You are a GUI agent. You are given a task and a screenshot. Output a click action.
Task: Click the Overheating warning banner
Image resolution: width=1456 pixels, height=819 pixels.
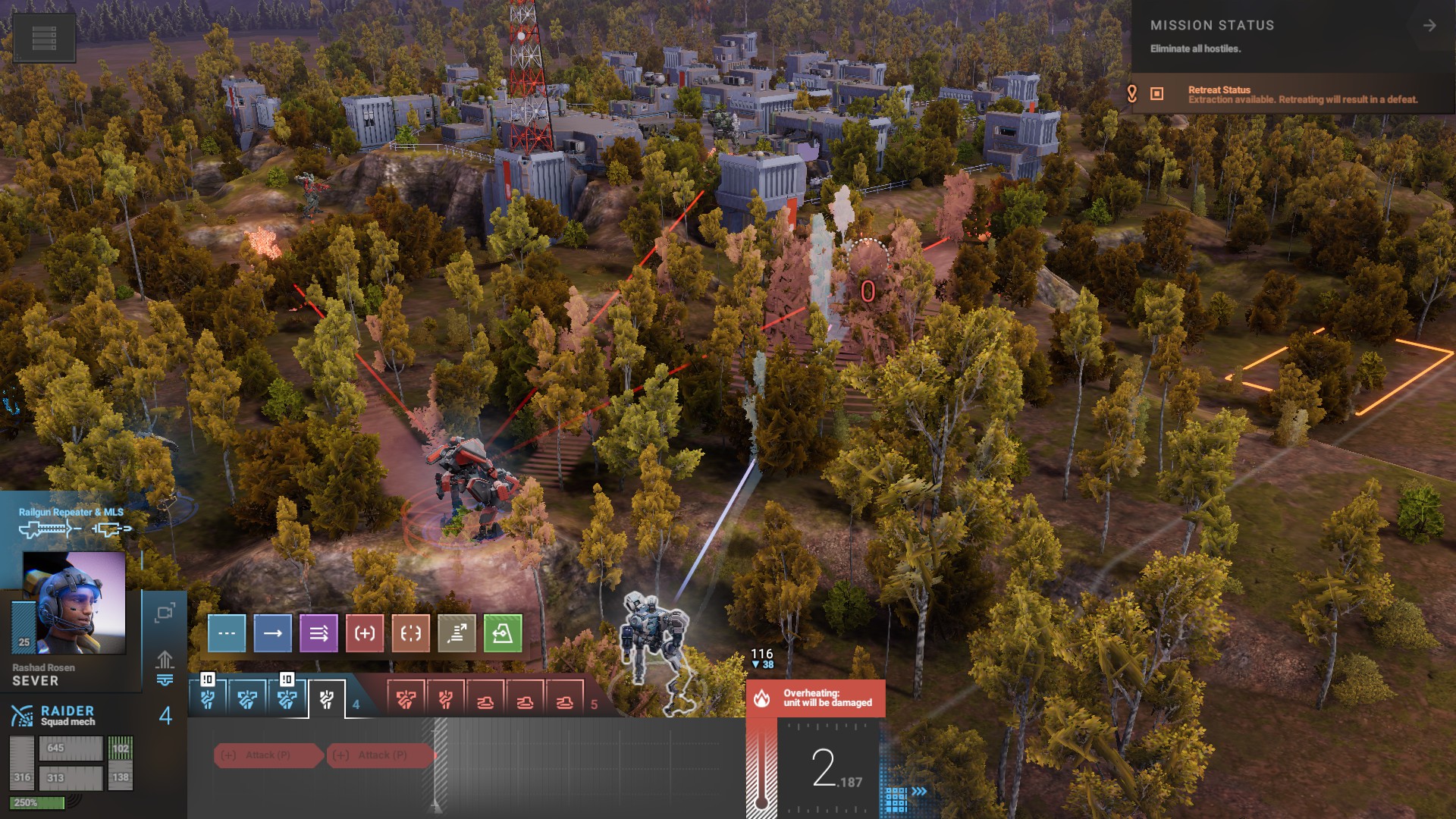click(816, 698)
